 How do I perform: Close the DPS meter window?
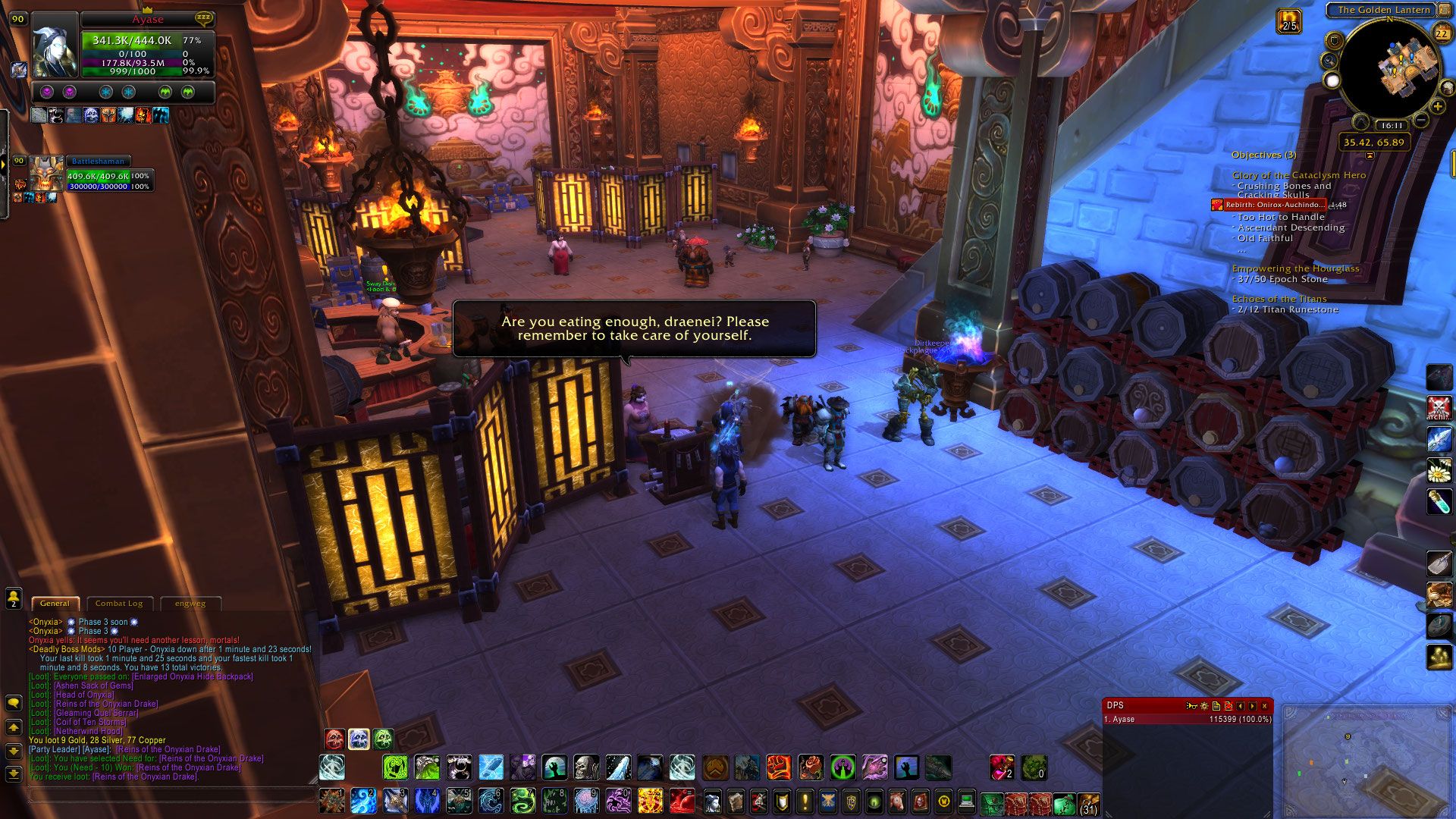pyautogui.click(x=1264, y=706)
